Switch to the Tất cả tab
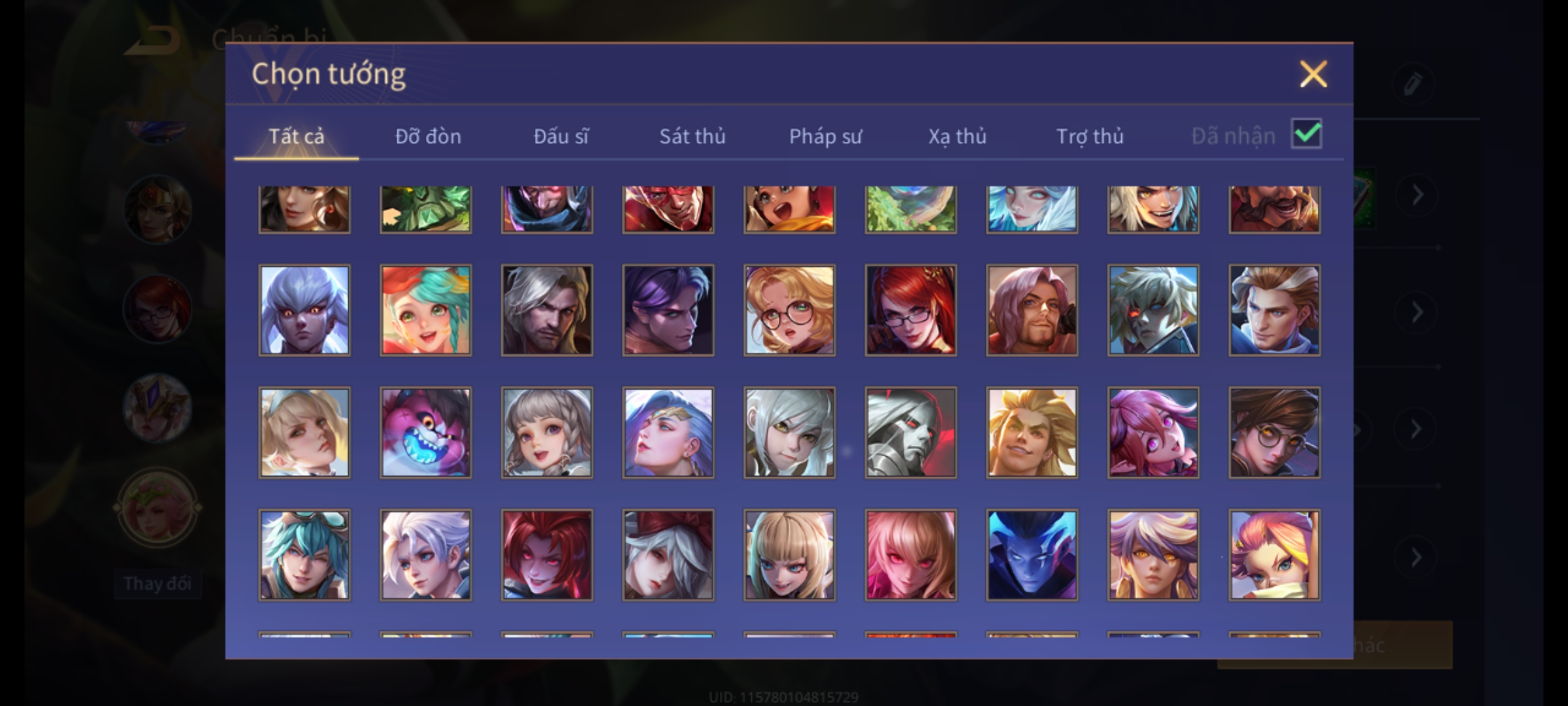The width and height of the screenshot is (1568, 706). 296,136
